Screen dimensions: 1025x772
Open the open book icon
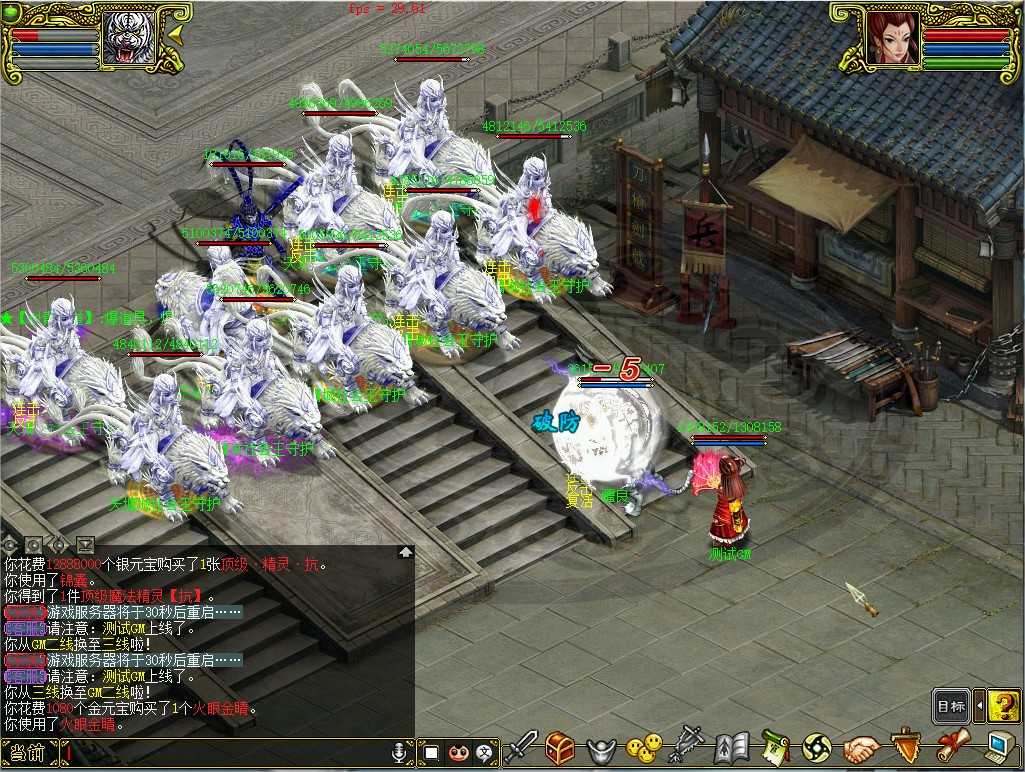(x=731, y=747)
